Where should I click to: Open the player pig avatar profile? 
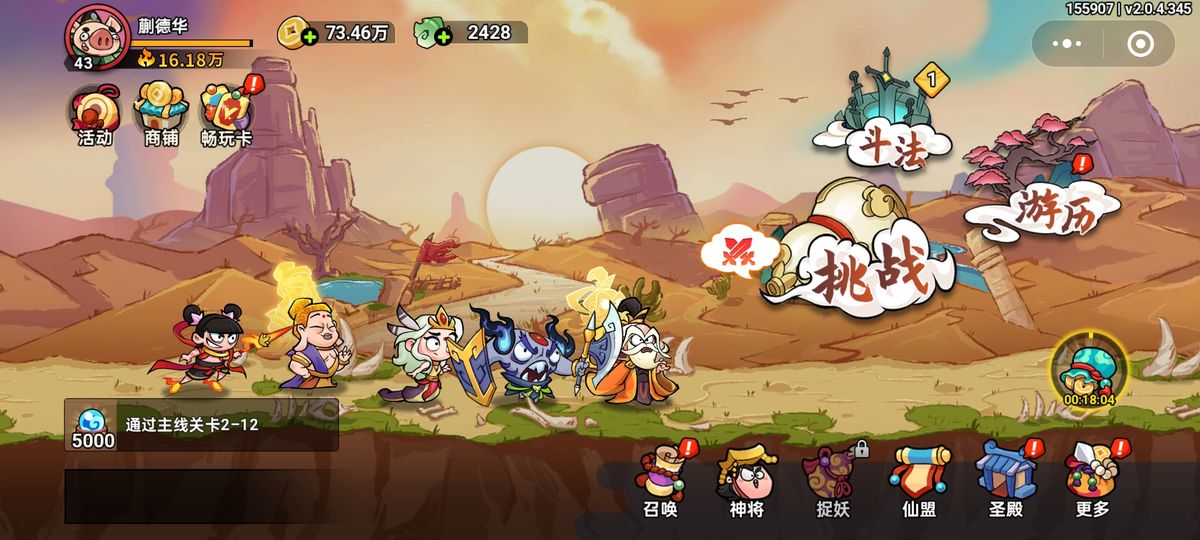click(x=97, y=36)
